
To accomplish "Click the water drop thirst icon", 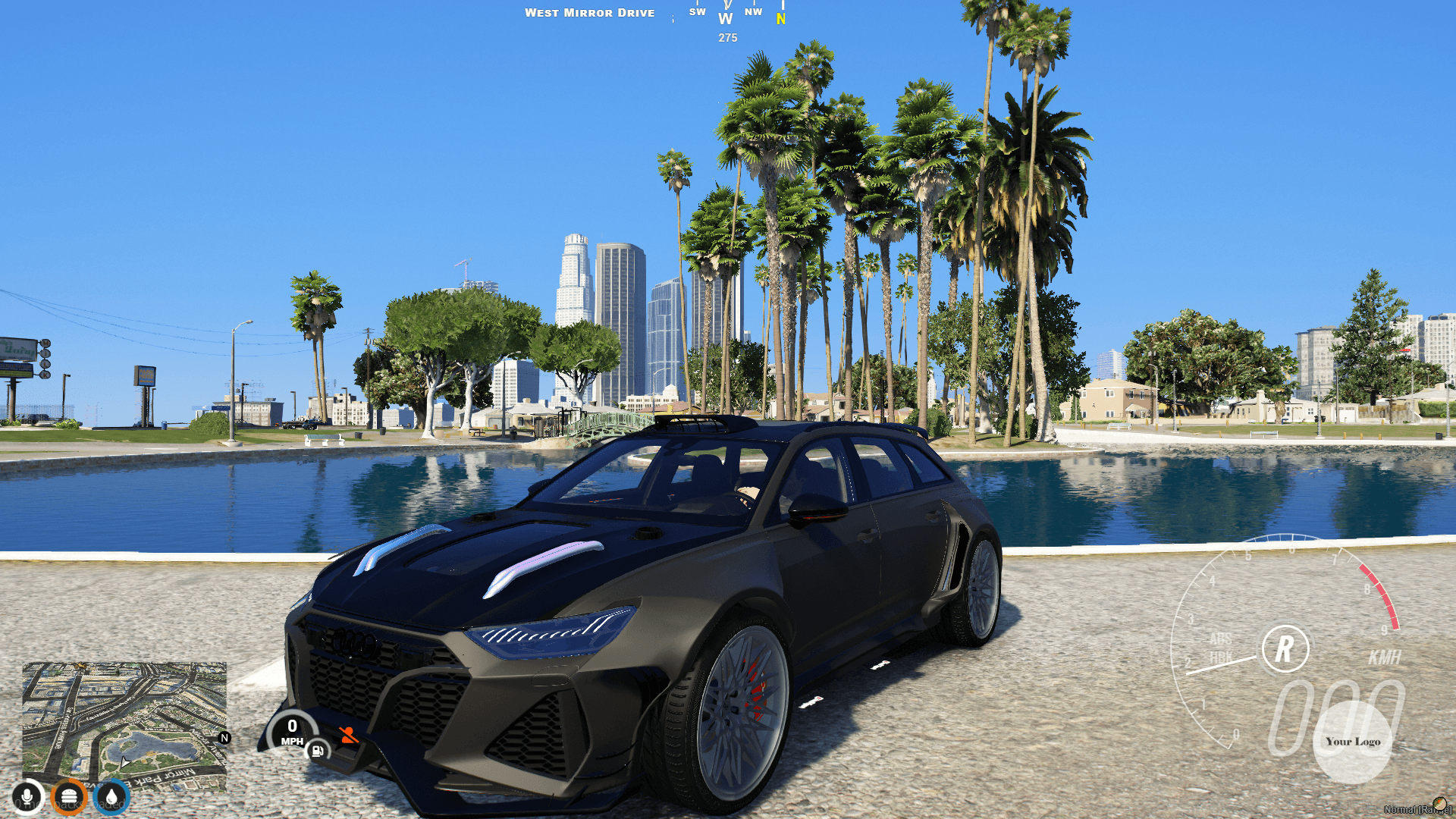I will coord(111,796).
